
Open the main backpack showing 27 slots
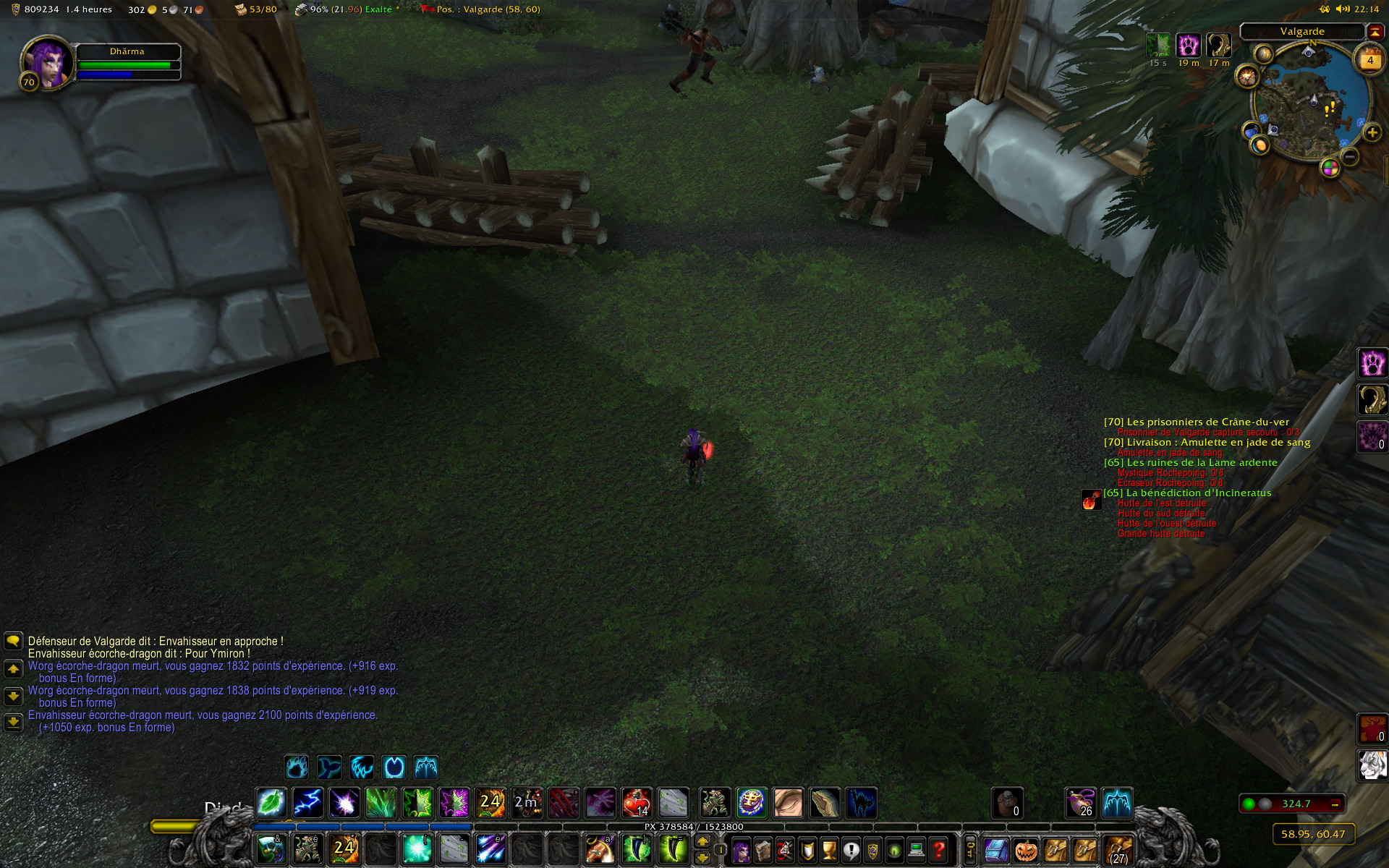1118,850
